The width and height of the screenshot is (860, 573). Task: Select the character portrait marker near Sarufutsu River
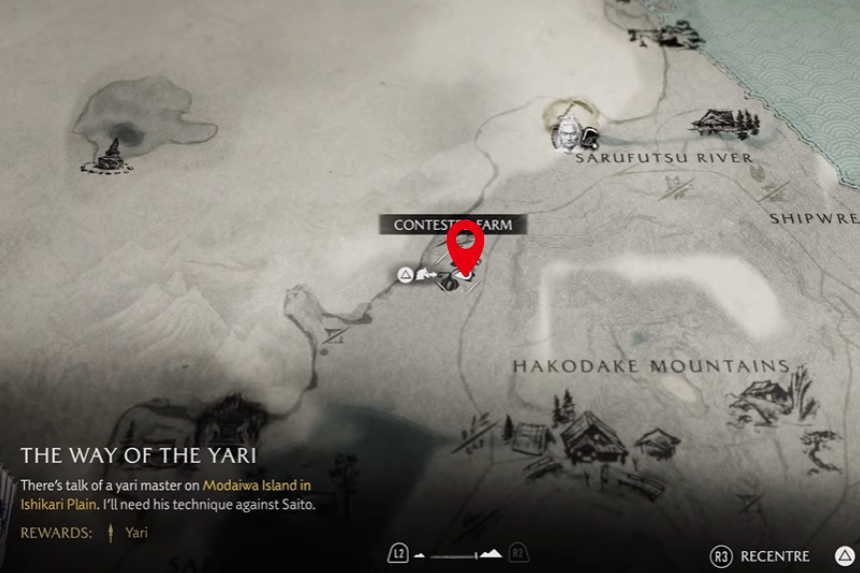click(568, 133)
